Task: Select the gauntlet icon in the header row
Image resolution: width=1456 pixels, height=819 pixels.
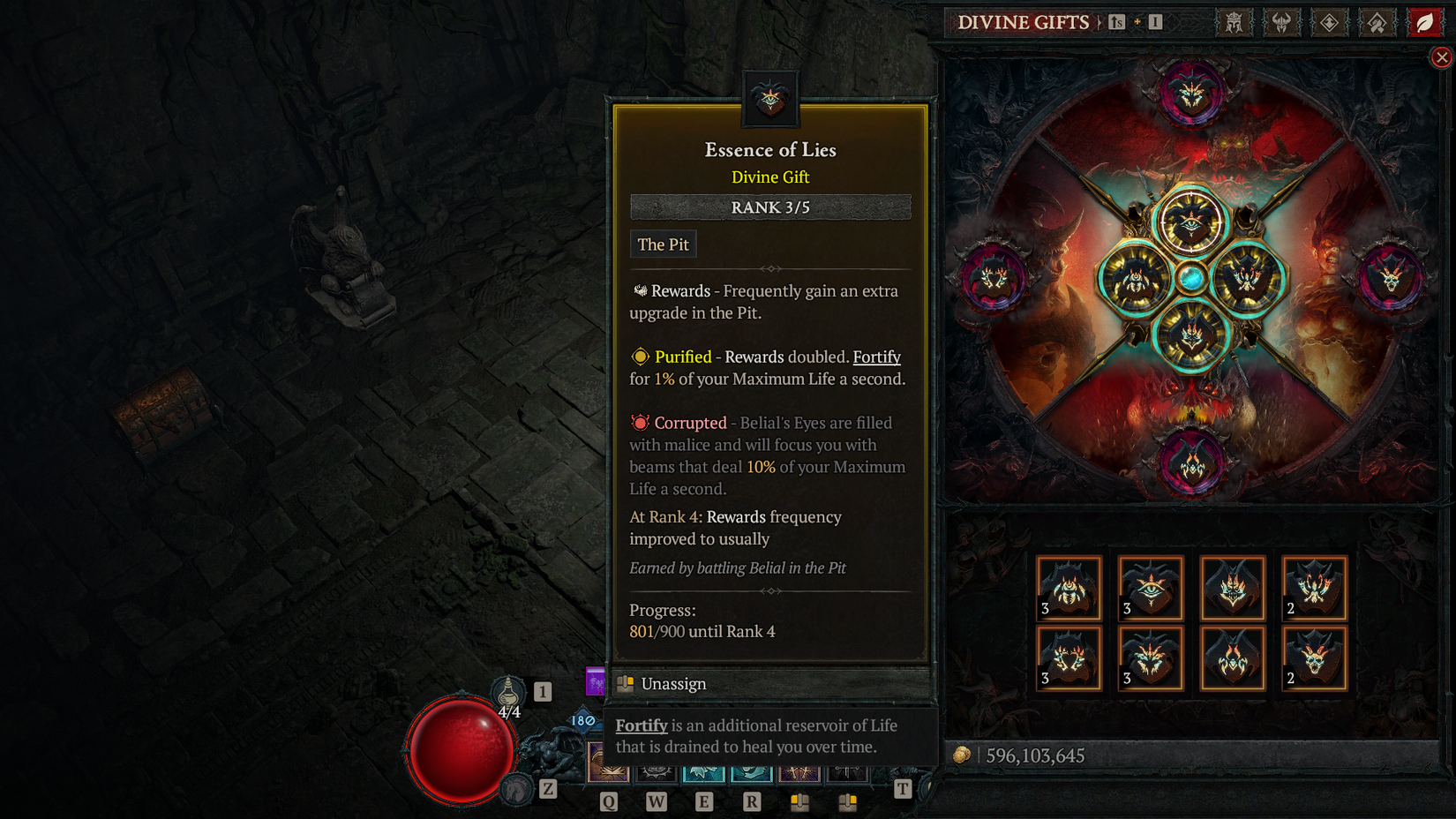Action: (x=1376, y=23)
